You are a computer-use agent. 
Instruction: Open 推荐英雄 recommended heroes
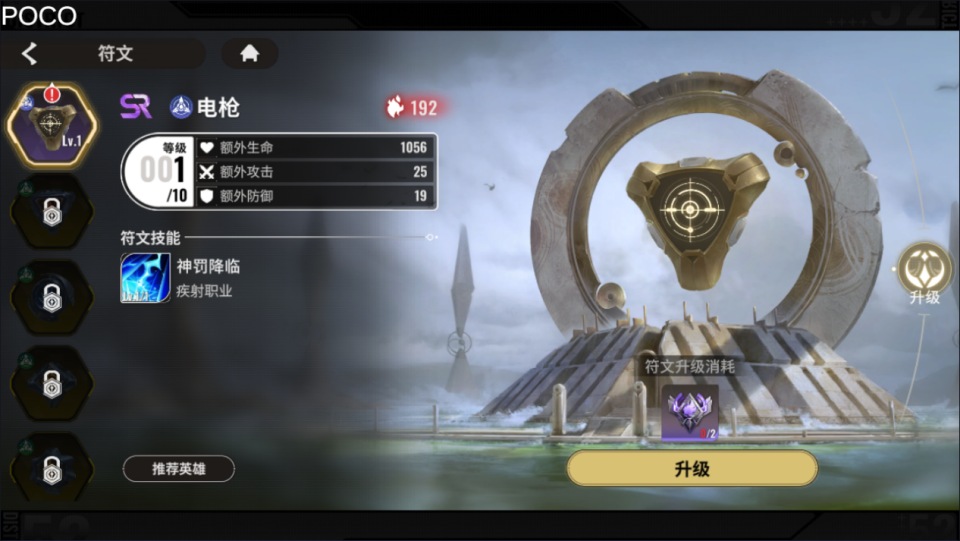point(179,468)
